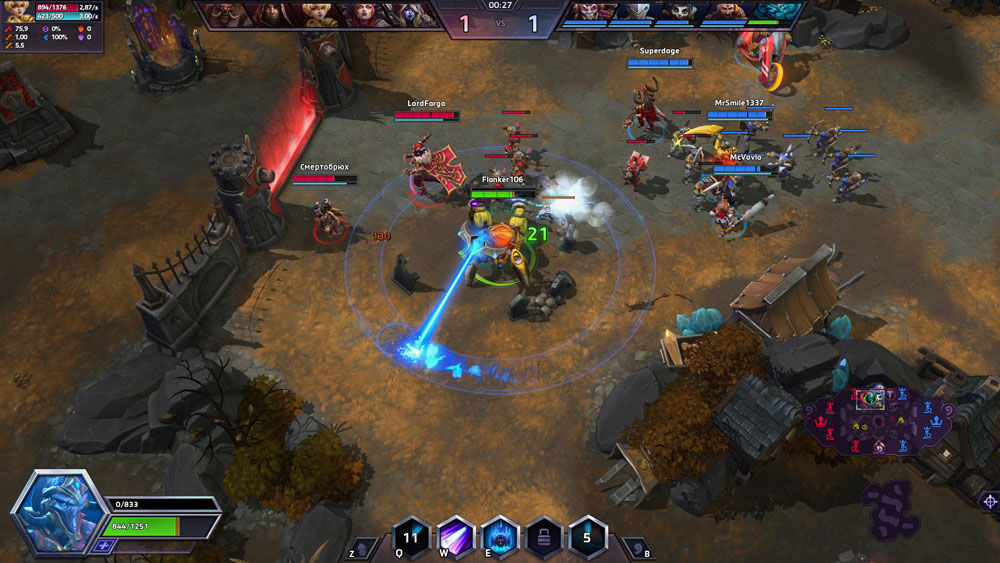Open the crosshair ping button

[x=989, y=501]
